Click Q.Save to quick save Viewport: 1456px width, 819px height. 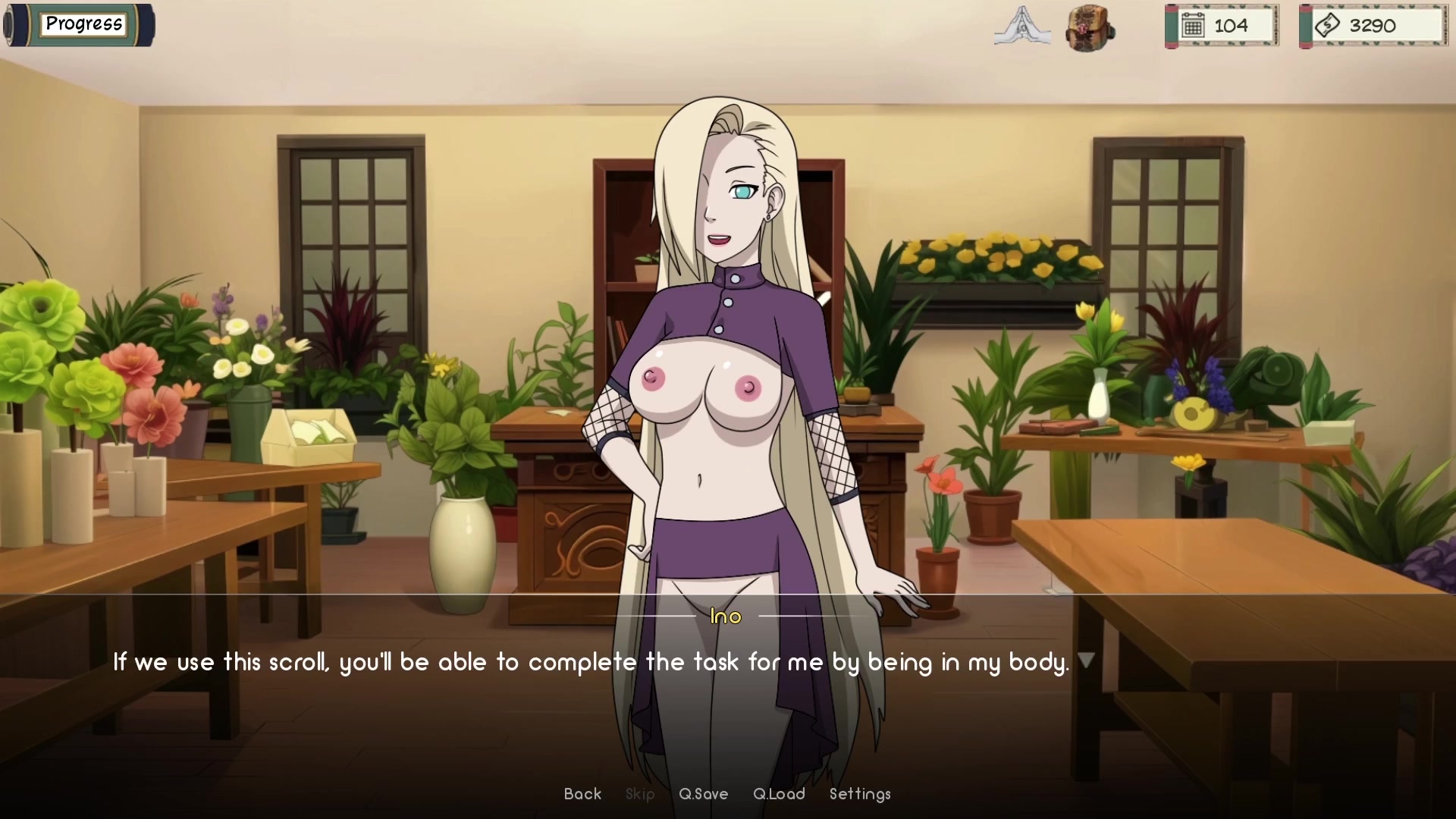pyautogui.click(x=703, y=794)
